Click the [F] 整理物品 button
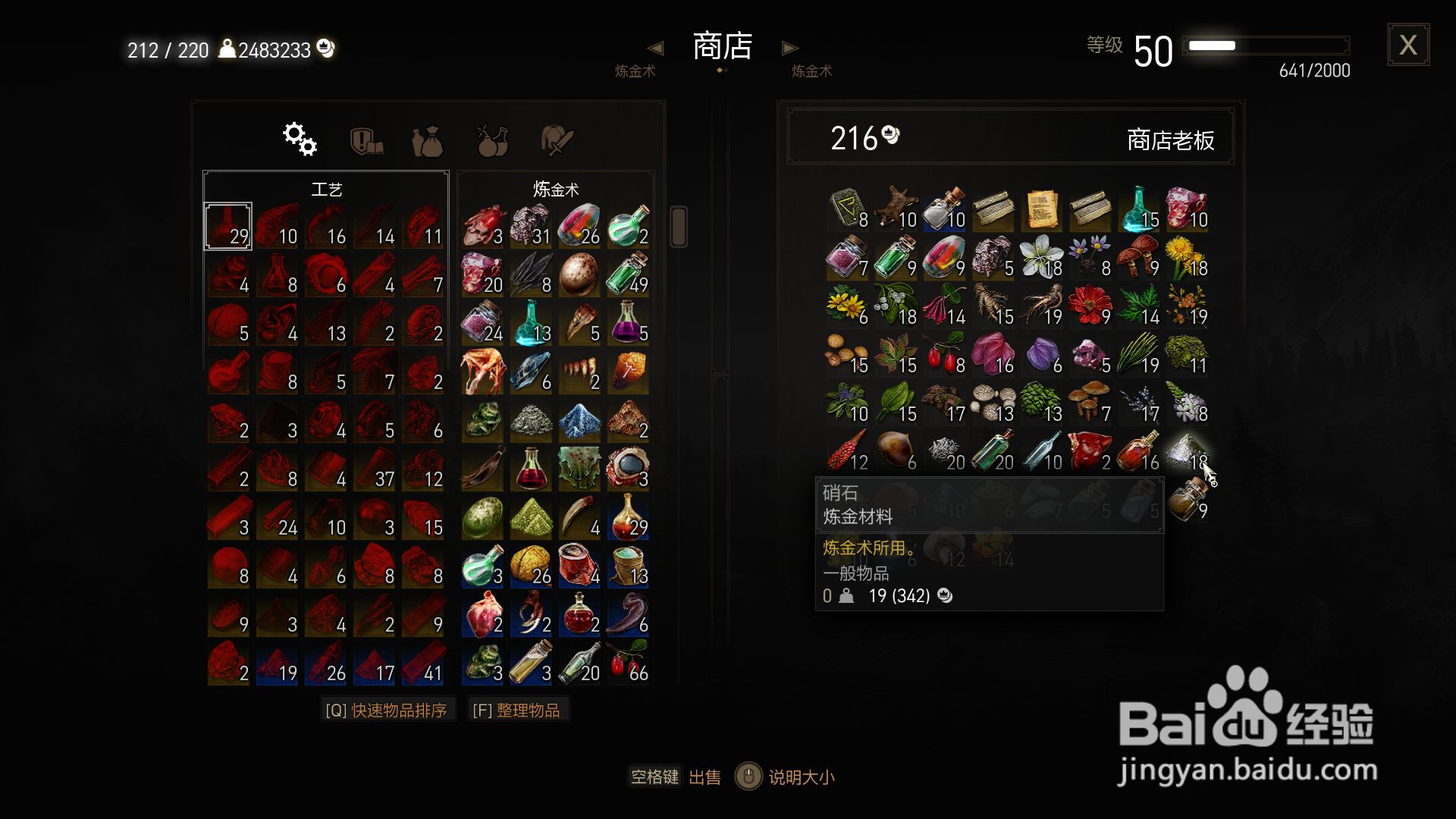The height and width of the screenshot is (819, 1456). [x=519, y=708]
